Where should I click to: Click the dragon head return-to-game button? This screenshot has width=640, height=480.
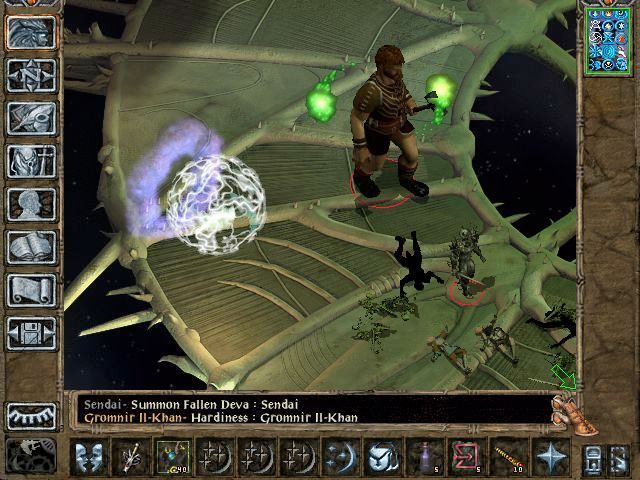pyautogui.click(x=32, y=32)
